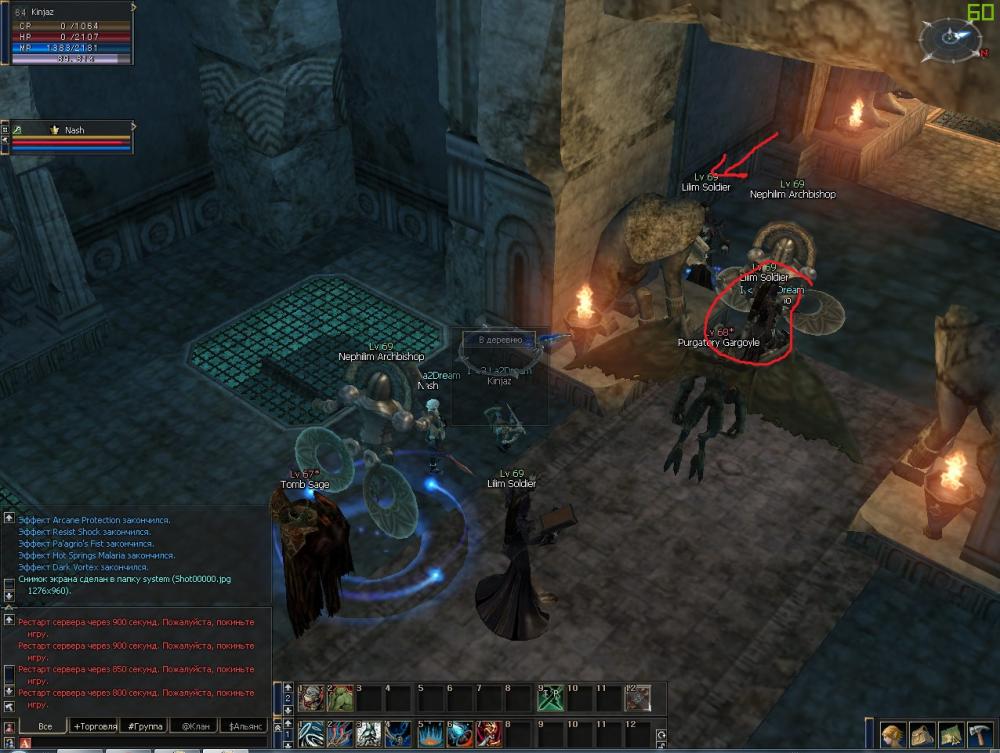Open the "#Группа" chat tab
Screen dimensions: 1000x753
point(146,726)
